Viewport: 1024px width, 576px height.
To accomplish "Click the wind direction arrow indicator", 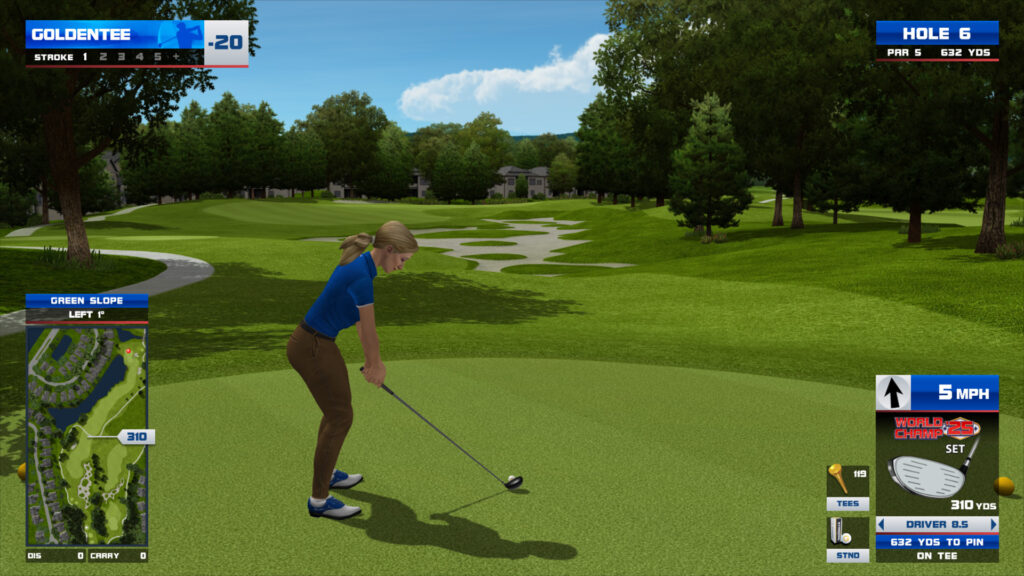I will pos(893,392).
